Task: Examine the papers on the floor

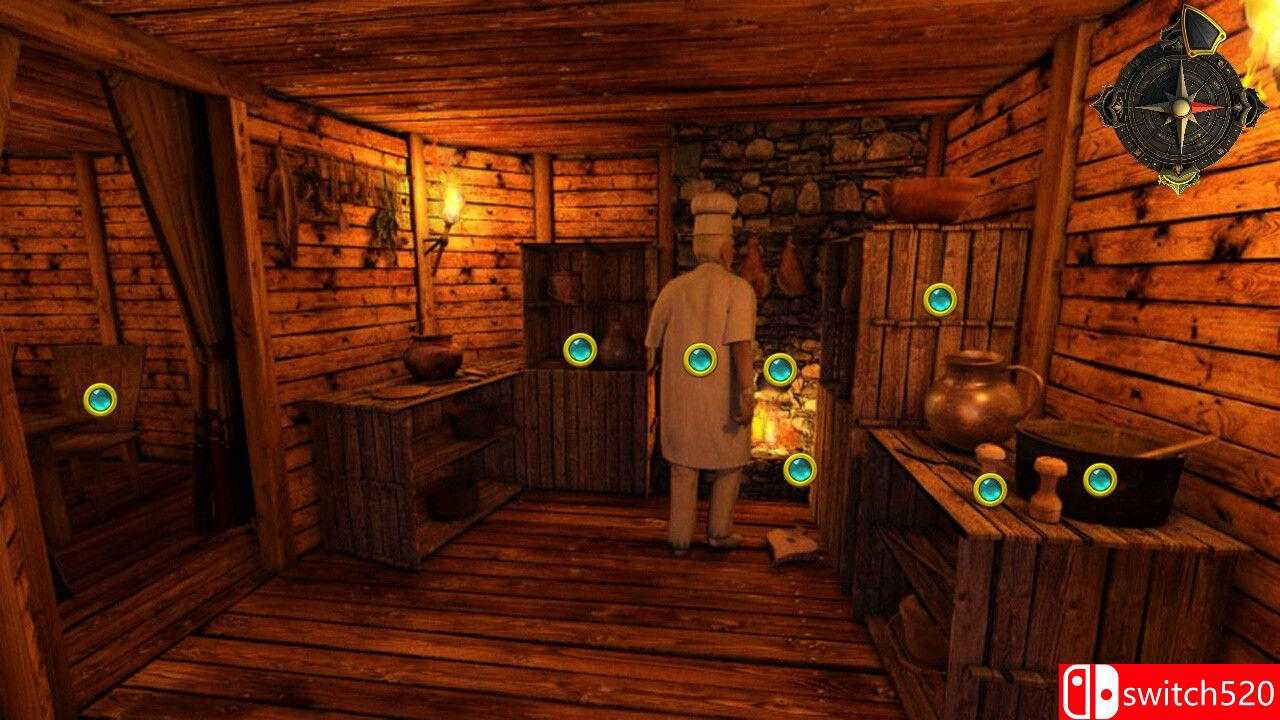Action: [x=790, y=543]
